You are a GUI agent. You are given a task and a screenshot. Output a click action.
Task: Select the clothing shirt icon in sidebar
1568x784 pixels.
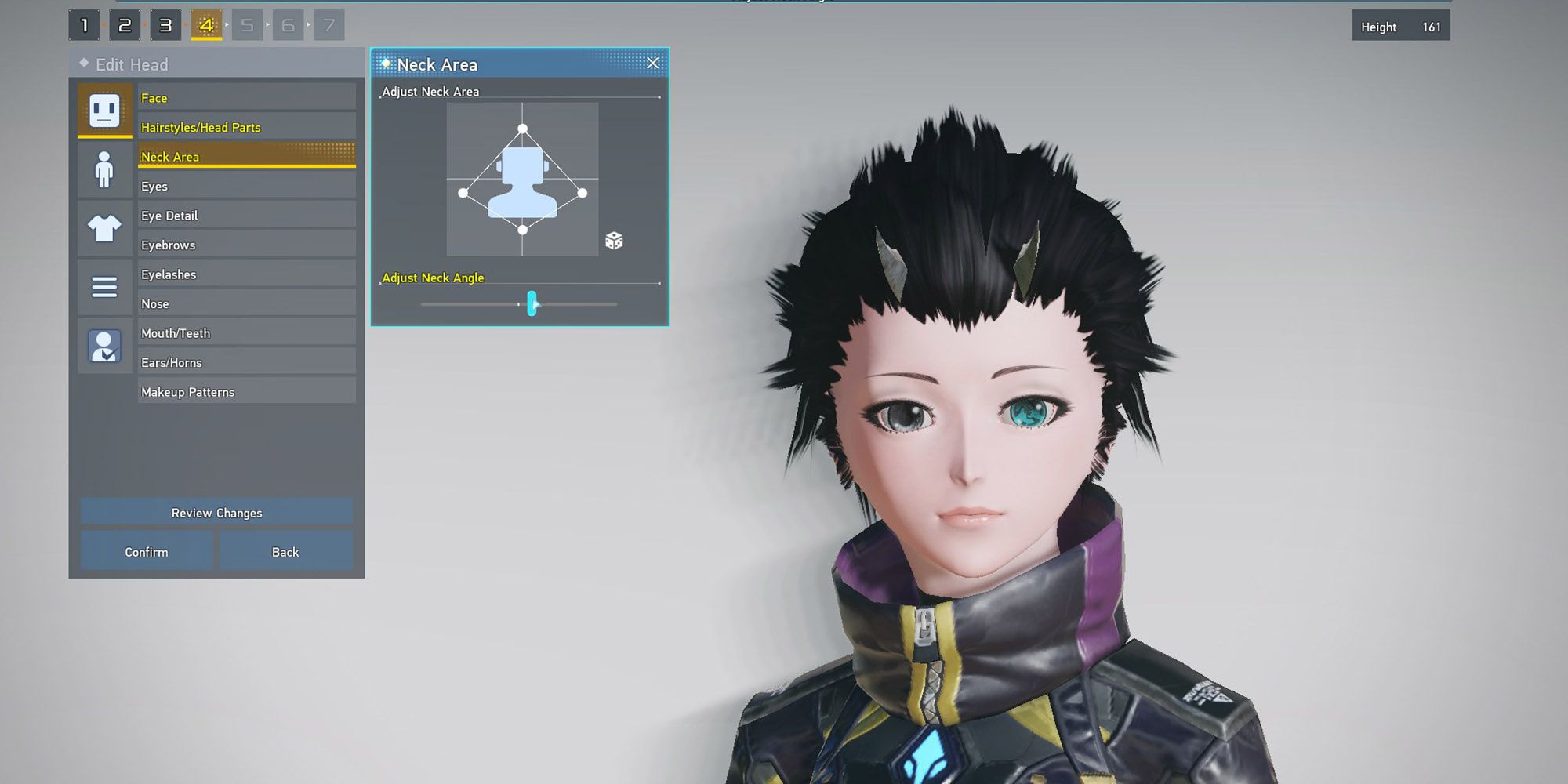coord(104,228)
